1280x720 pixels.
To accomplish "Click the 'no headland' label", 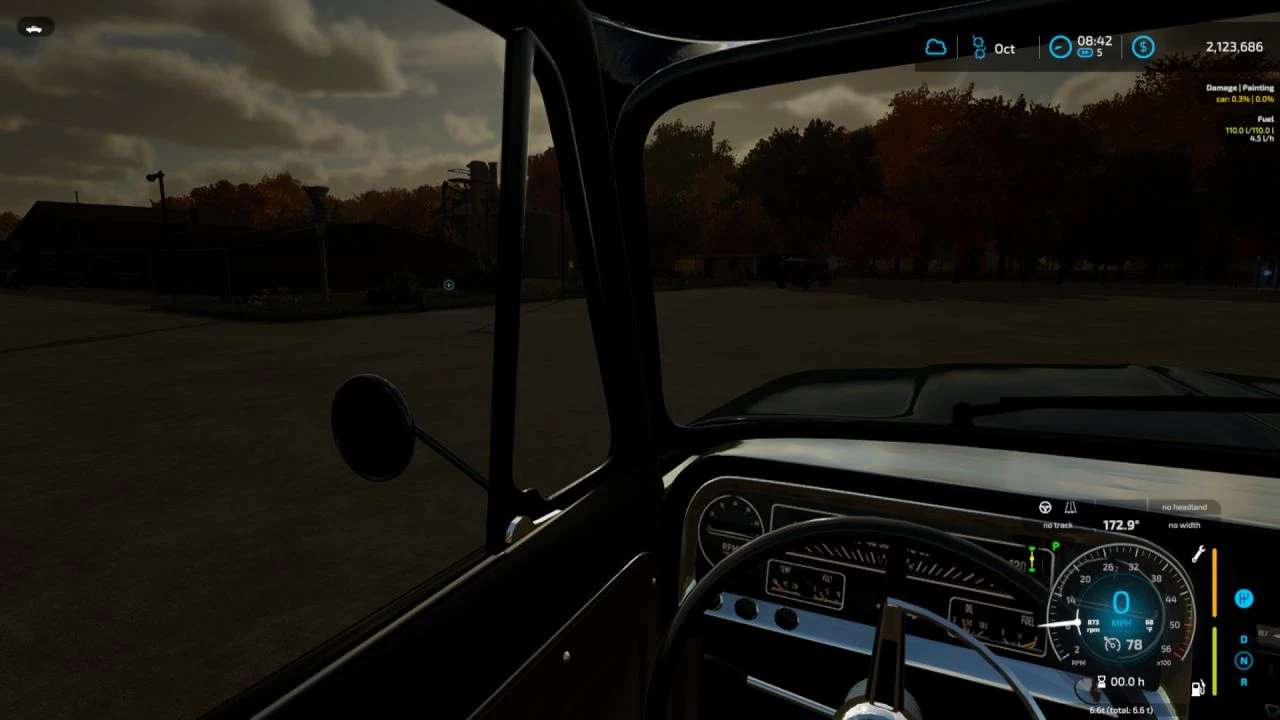I will point(1184,508).
